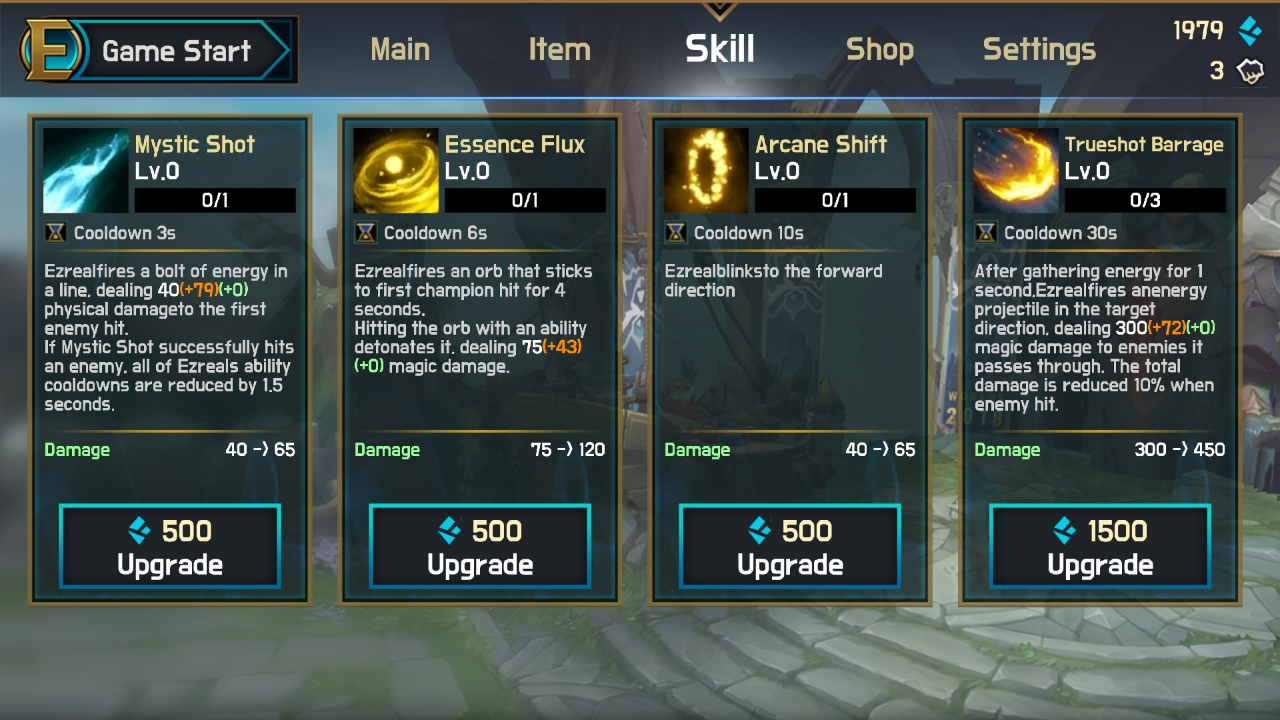Upgrade Arcane Shift for 500

coord(790,547)
